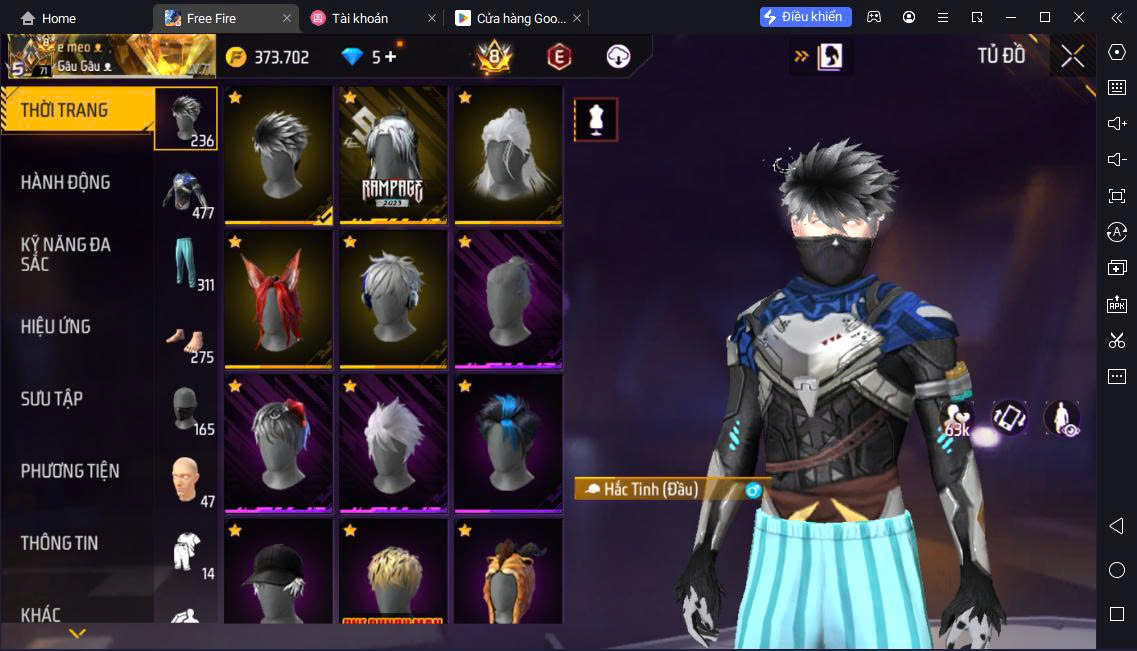Choose the SƯU TẬP category
Viewport: 1137px width, 651px height.
coord(52,399)
